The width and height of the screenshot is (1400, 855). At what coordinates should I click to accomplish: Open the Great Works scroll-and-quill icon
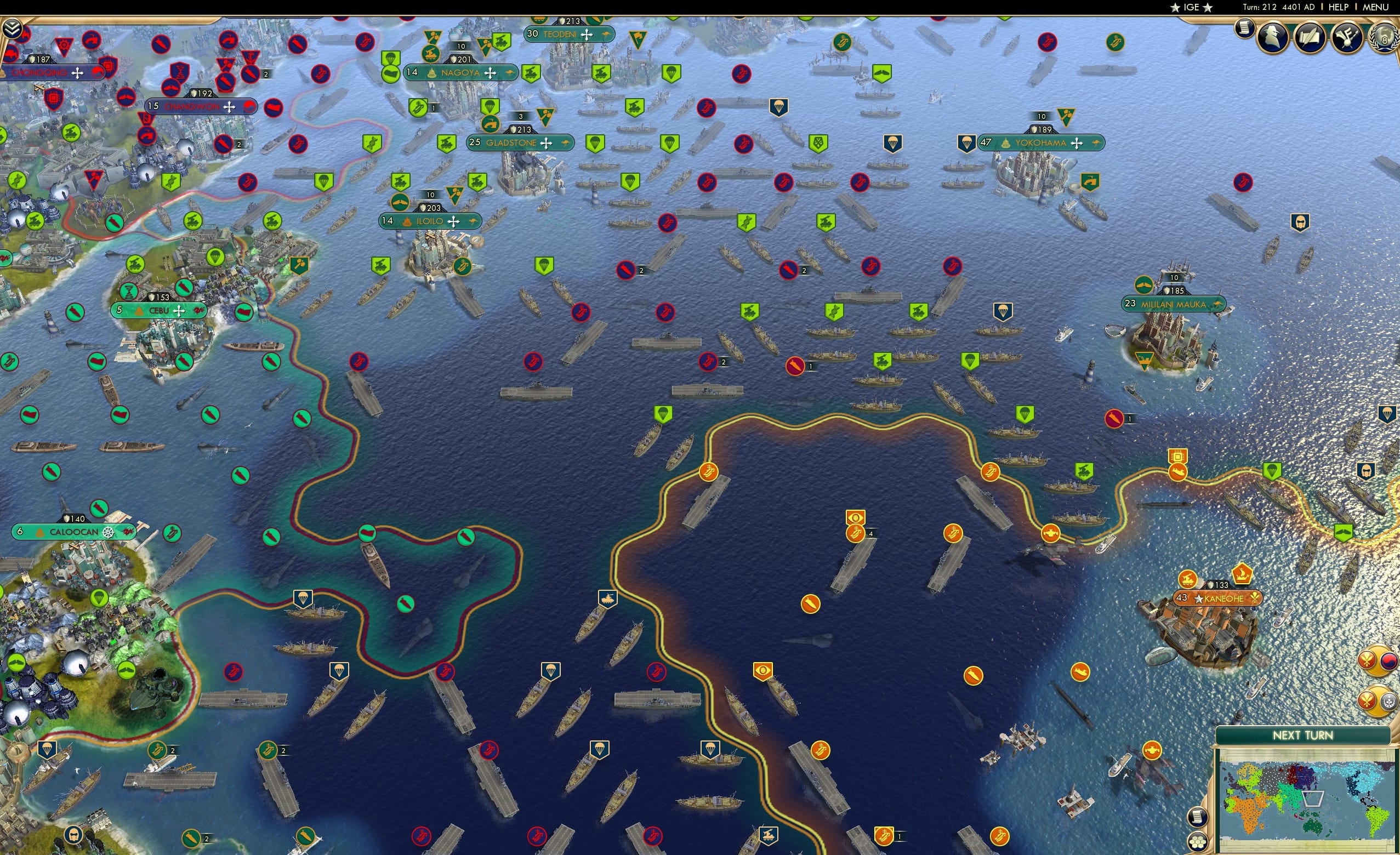click(1310, 38)
